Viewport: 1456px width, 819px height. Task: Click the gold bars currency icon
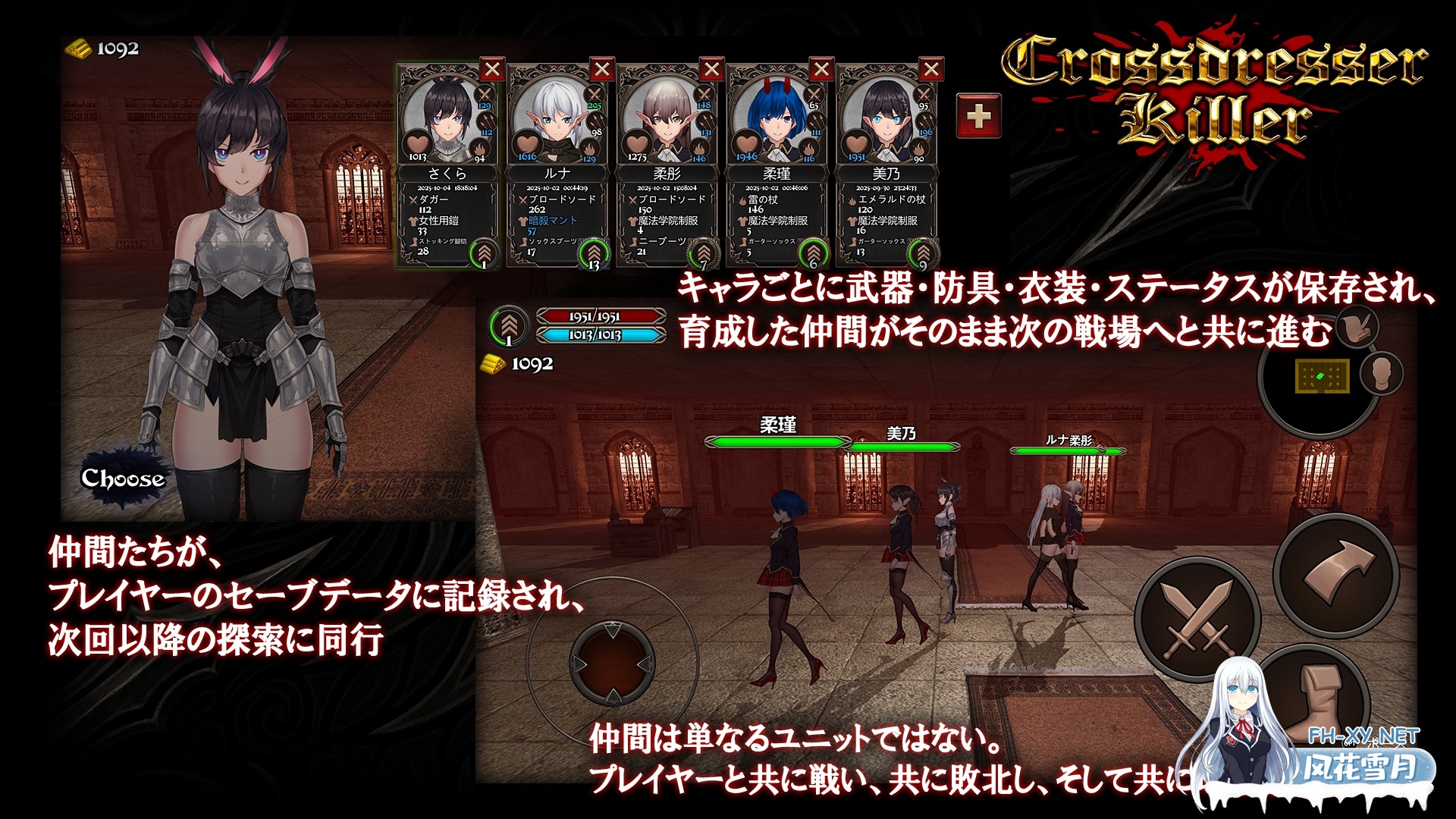tap(79, 47)
